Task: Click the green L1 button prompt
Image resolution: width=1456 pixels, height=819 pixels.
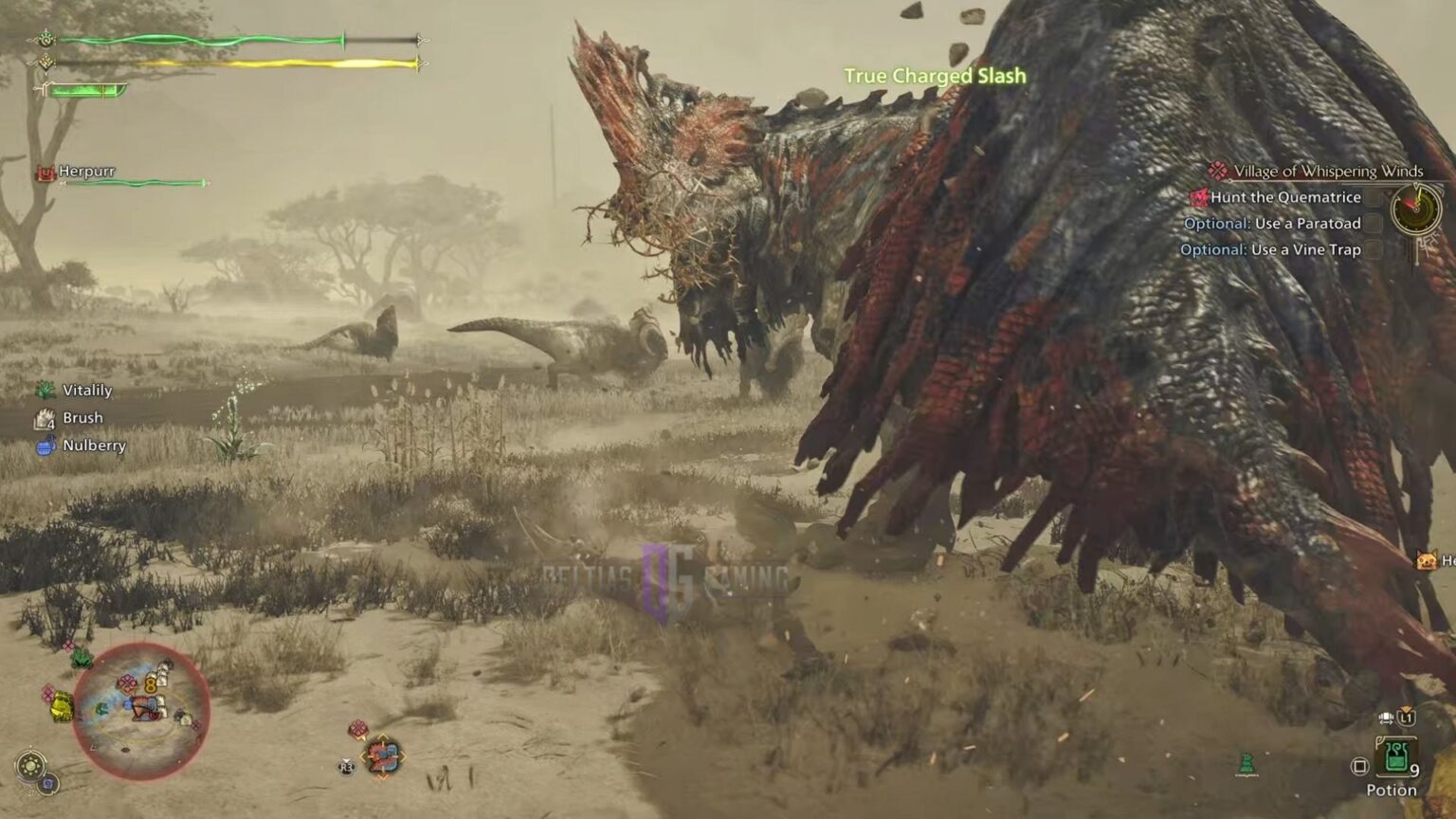Action: [x=1407, y=718]
